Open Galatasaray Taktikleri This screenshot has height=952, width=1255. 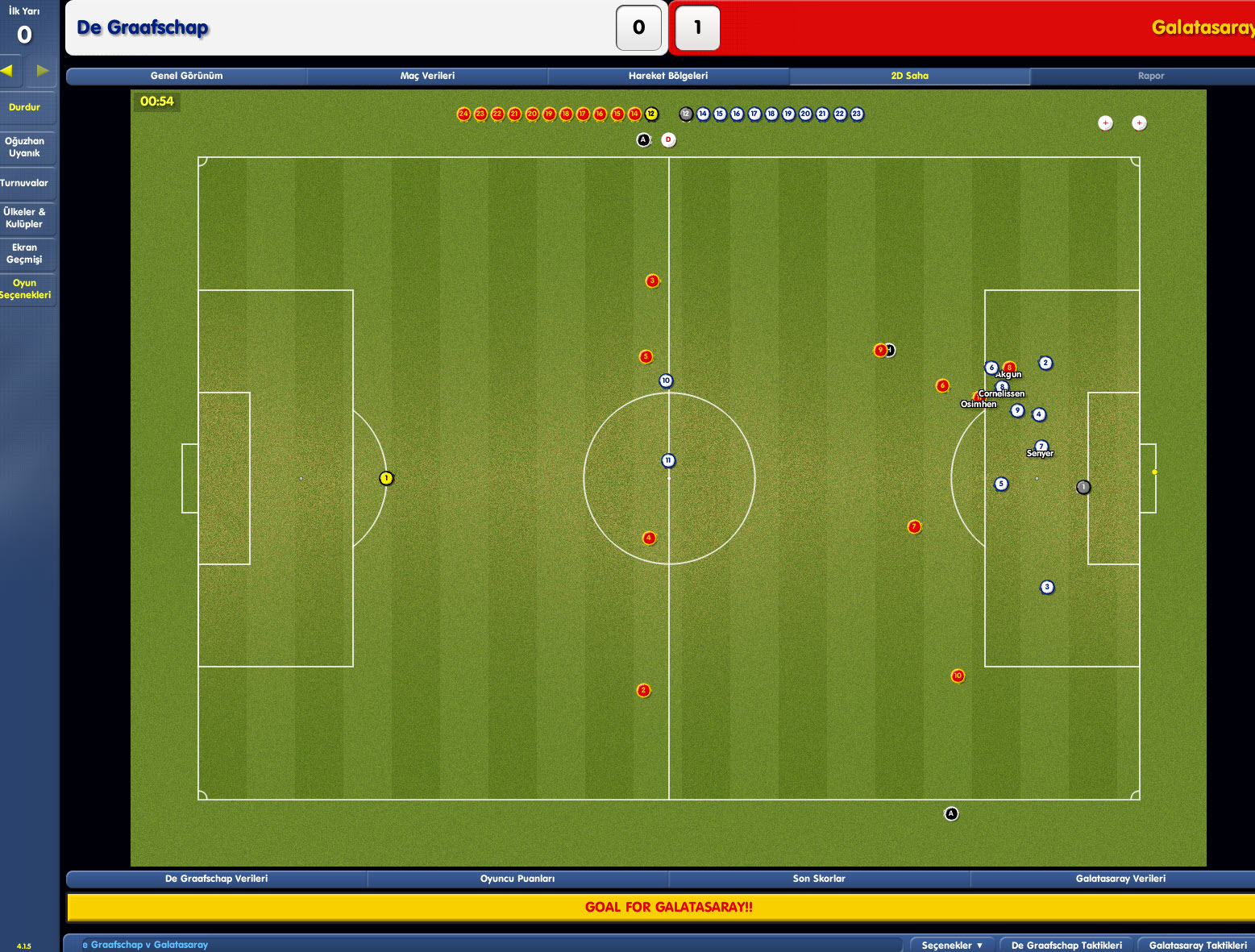[1198, 945]
